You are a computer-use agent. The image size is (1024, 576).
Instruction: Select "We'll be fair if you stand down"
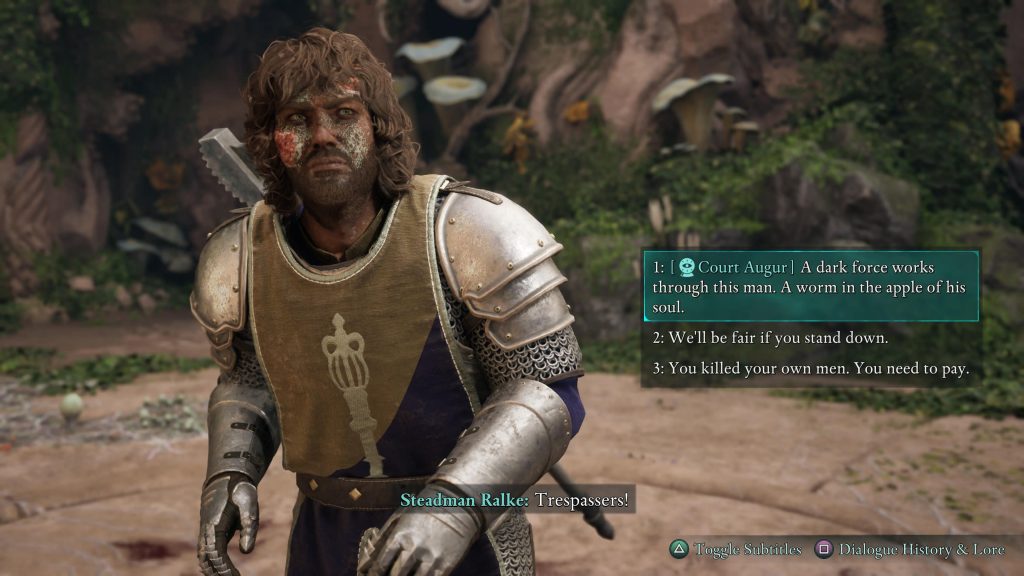pyautogui.click(x=770, y=337)
